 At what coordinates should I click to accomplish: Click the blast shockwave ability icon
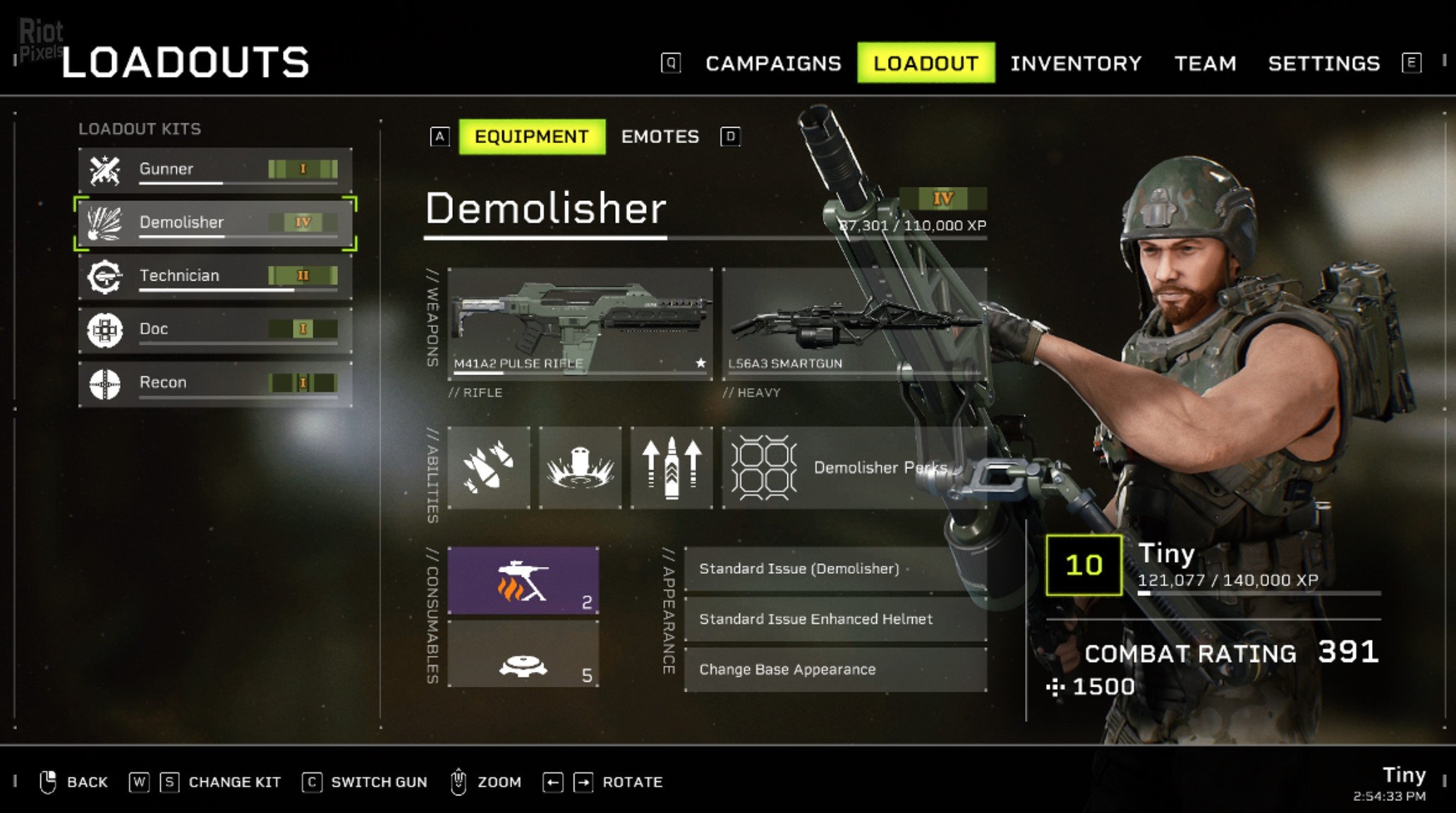580,467
